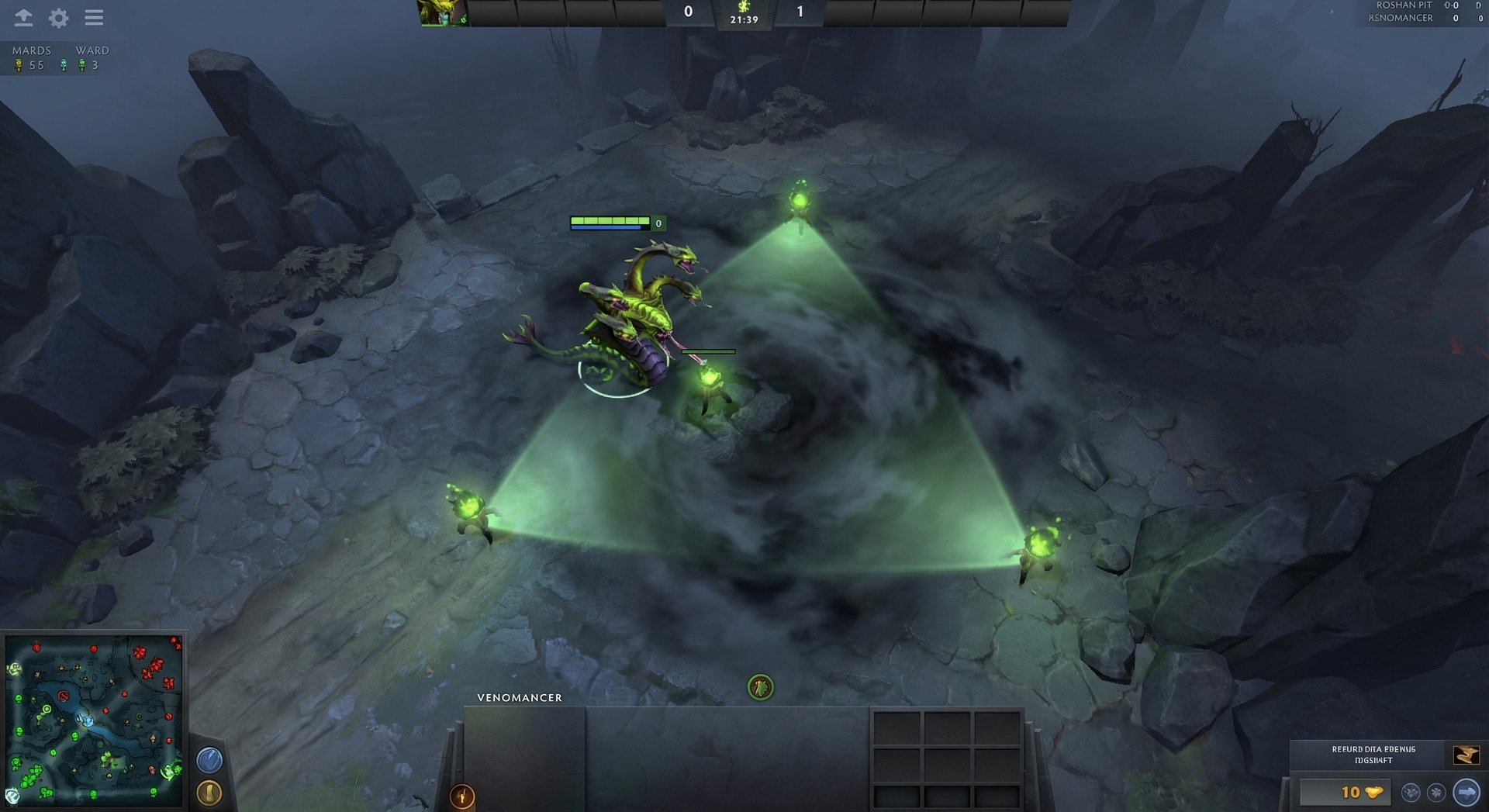The width and height of the screenshot is (1489, 812).
Task: Open the settings gear icon
Action: (57, 18)
